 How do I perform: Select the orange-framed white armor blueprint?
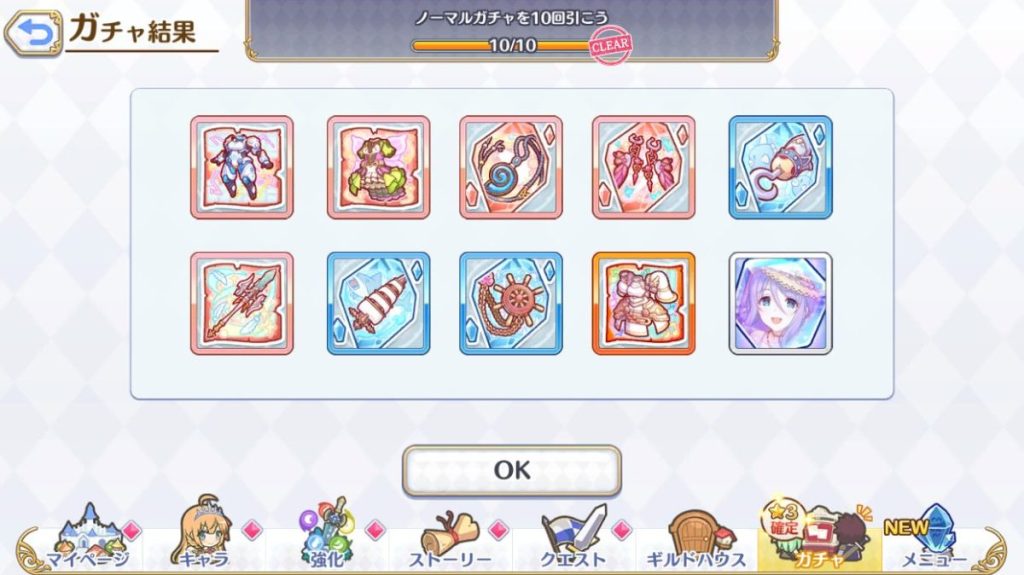(643, 303)
